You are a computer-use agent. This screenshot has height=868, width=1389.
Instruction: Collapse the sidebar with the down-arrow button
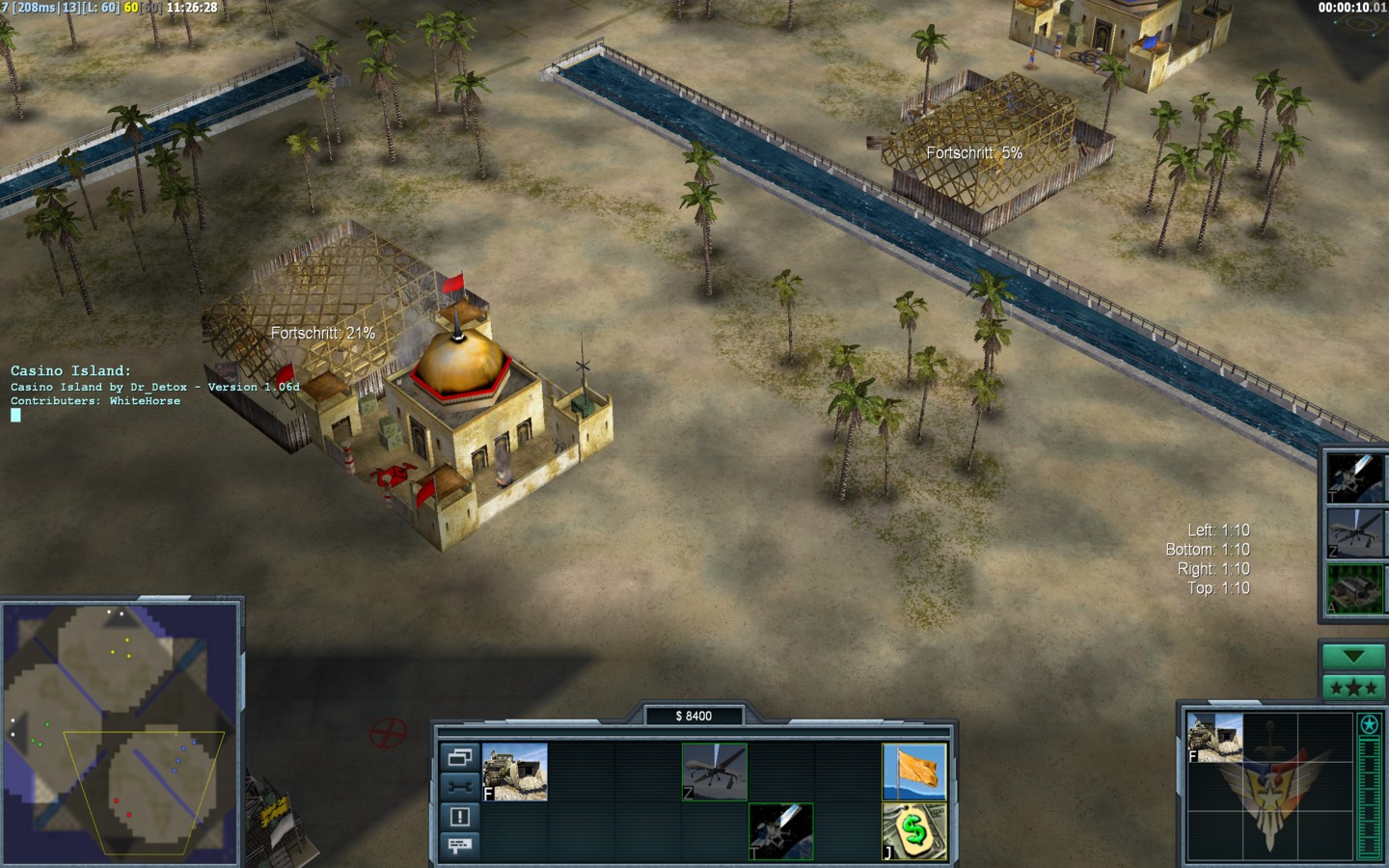[x=1353, y=657]
